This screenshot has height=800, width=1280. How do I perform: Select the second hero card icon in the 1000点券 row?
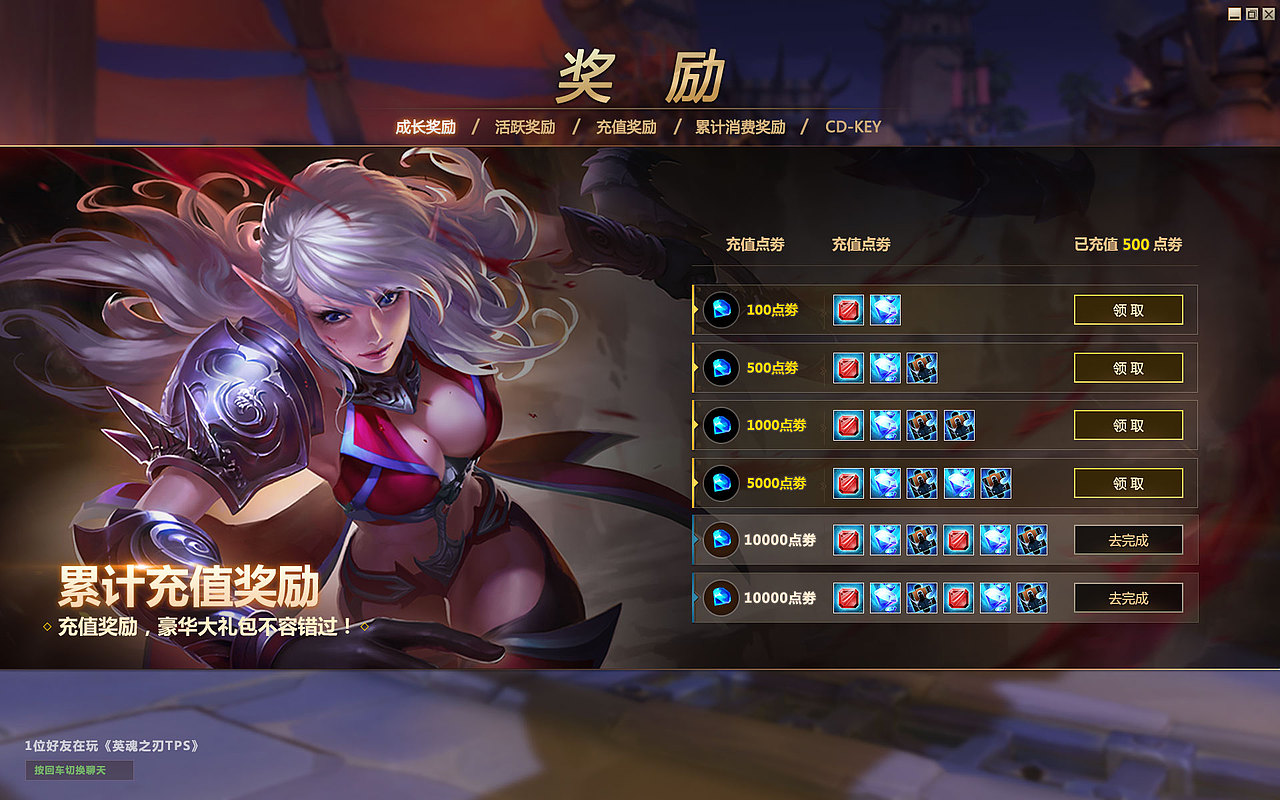click(957, 425)
